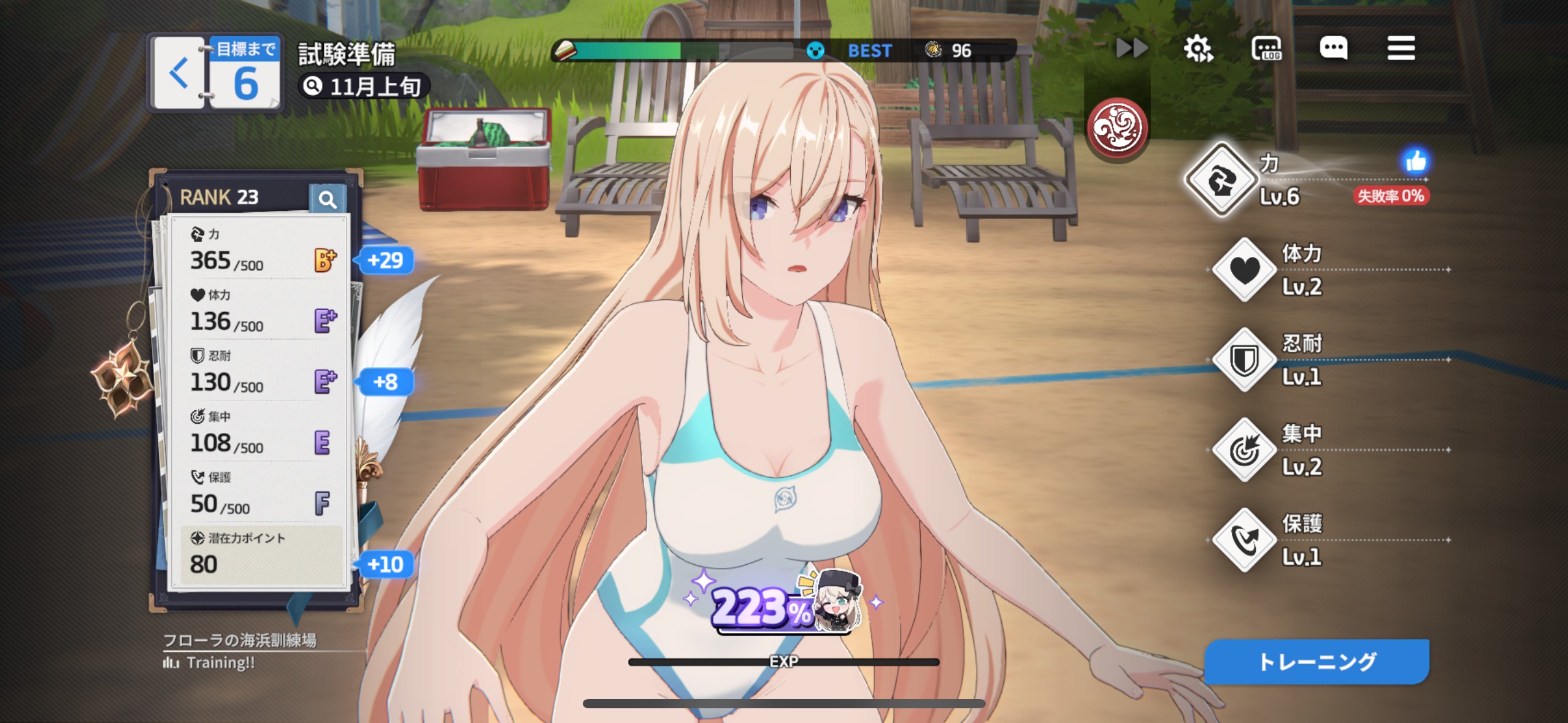Choose the 体力 Lv.2 training

tap(1245, 270)
